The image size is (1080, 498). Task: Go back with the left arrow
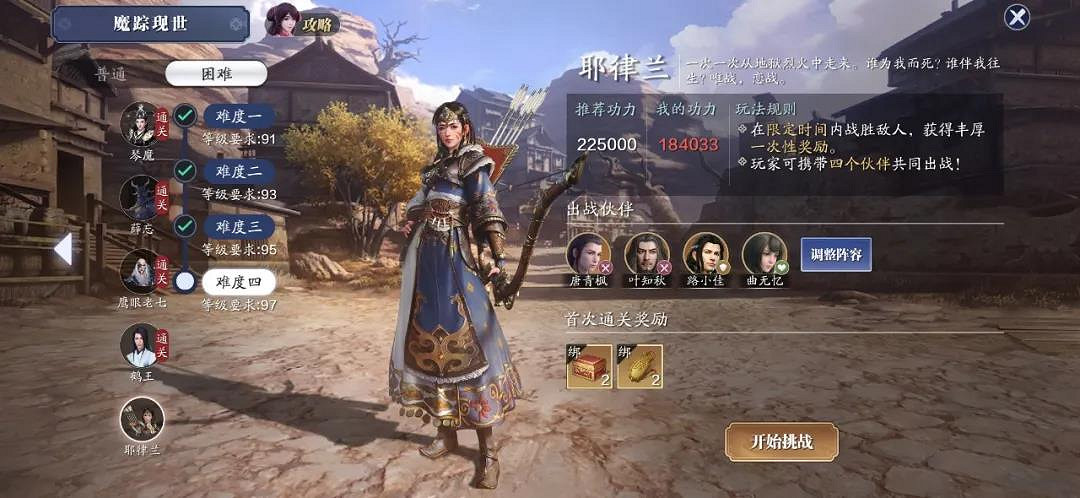tap(62, 249)
